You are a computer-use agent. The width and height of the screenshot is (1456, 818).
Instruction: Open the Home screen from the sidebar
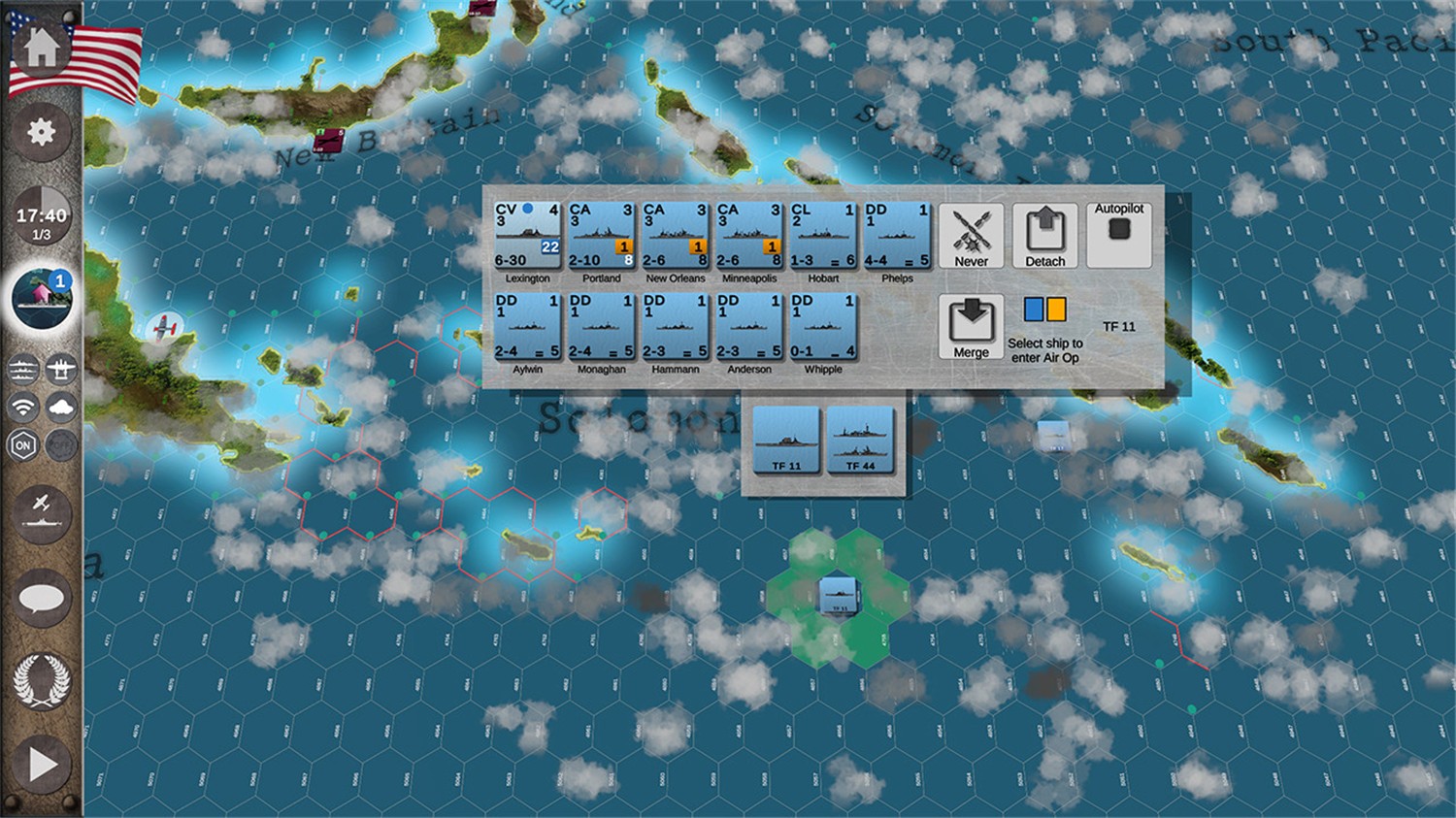(41, 46)
